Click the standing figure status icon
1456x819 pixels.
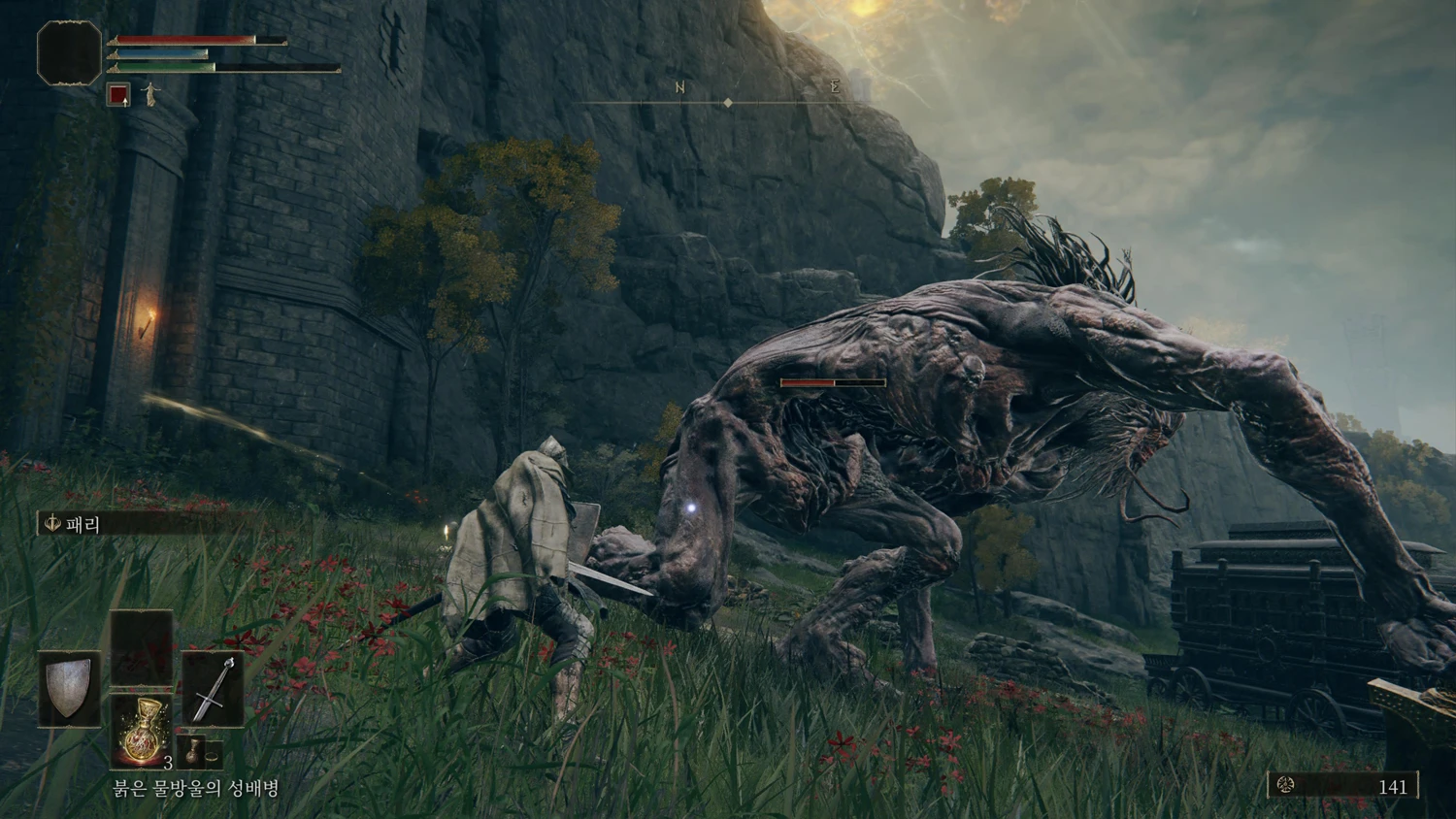pyautogui.click(x=149, y=95)
